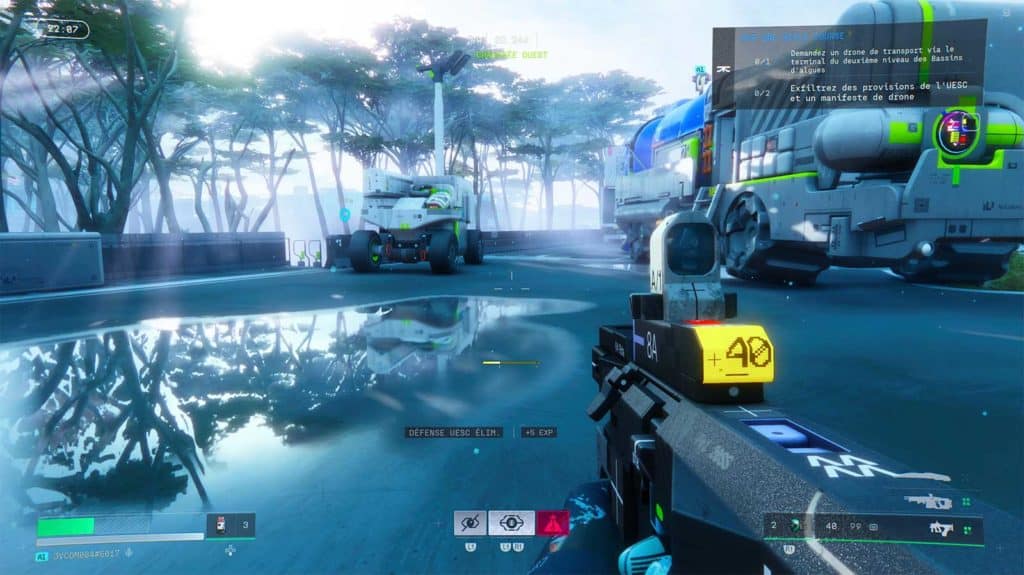The height and width of the screenshot is (575, 1024).
Task: Click the circular multicolor icon under objectives
Action: point(957,132)
